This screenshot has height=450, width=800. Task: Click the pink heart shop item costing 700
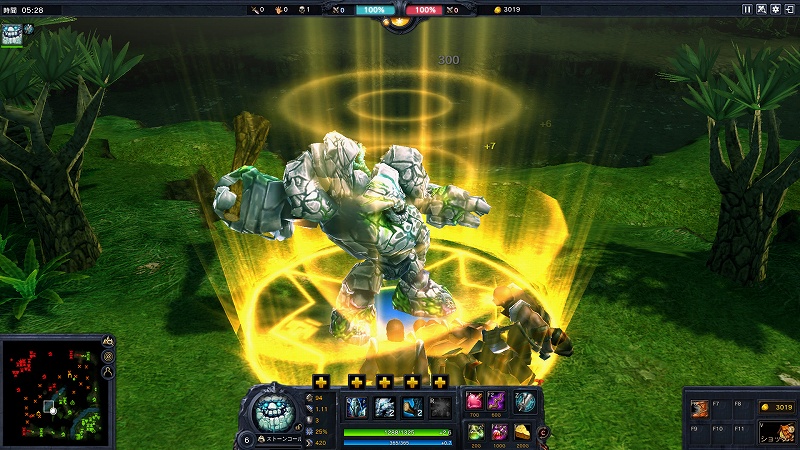coord(476,401)
